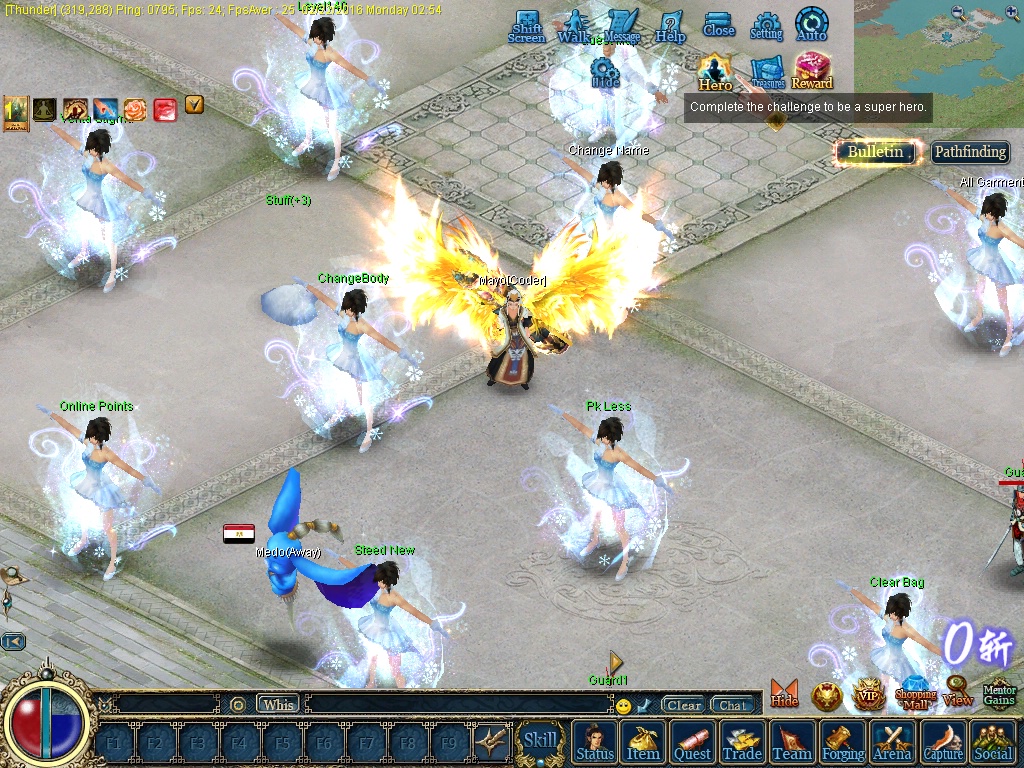Open the Forging menu
Viewport: 1024px width, 768px height.
(843, 742)
